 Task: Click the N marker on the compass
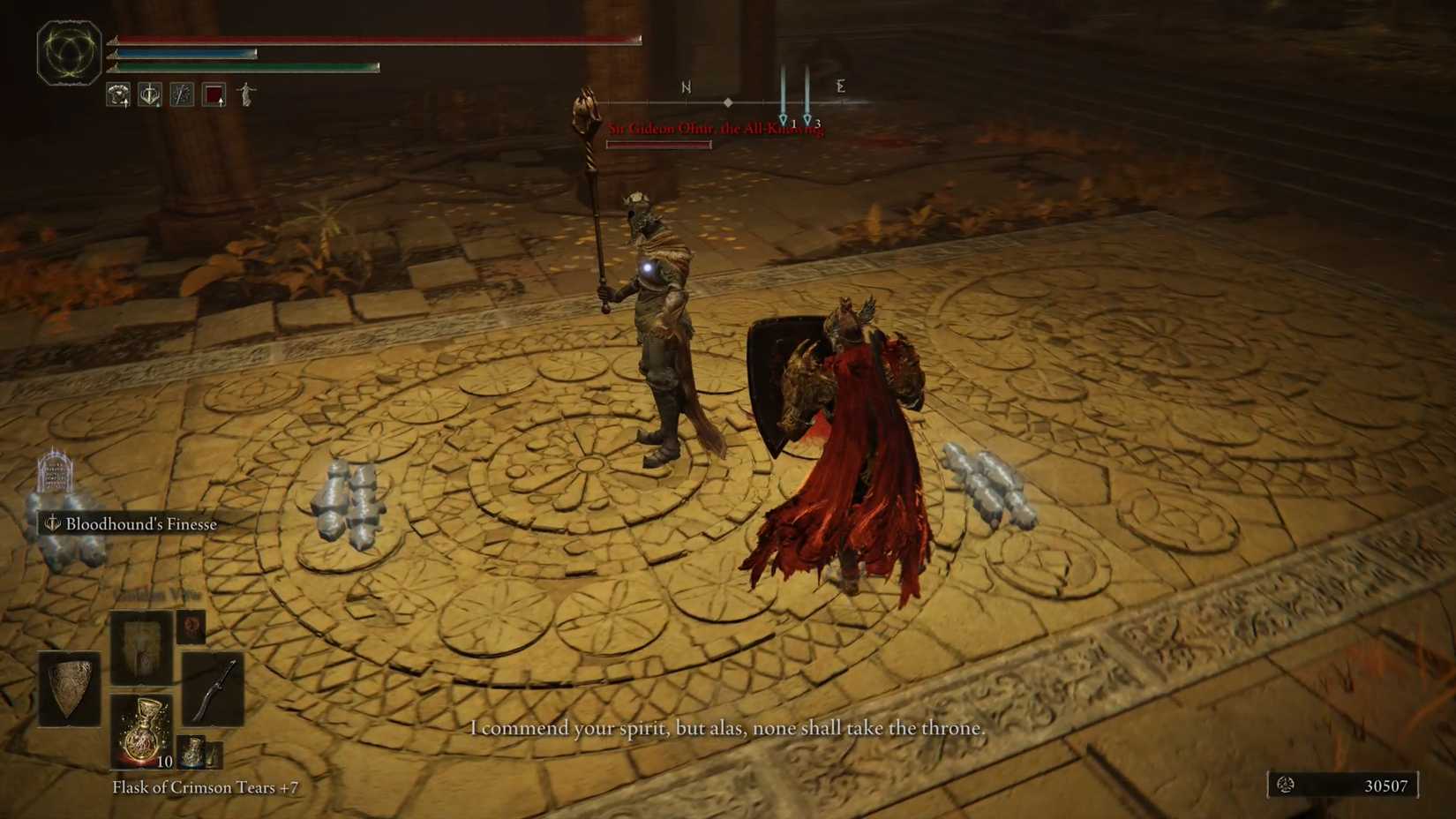(686, 86)
